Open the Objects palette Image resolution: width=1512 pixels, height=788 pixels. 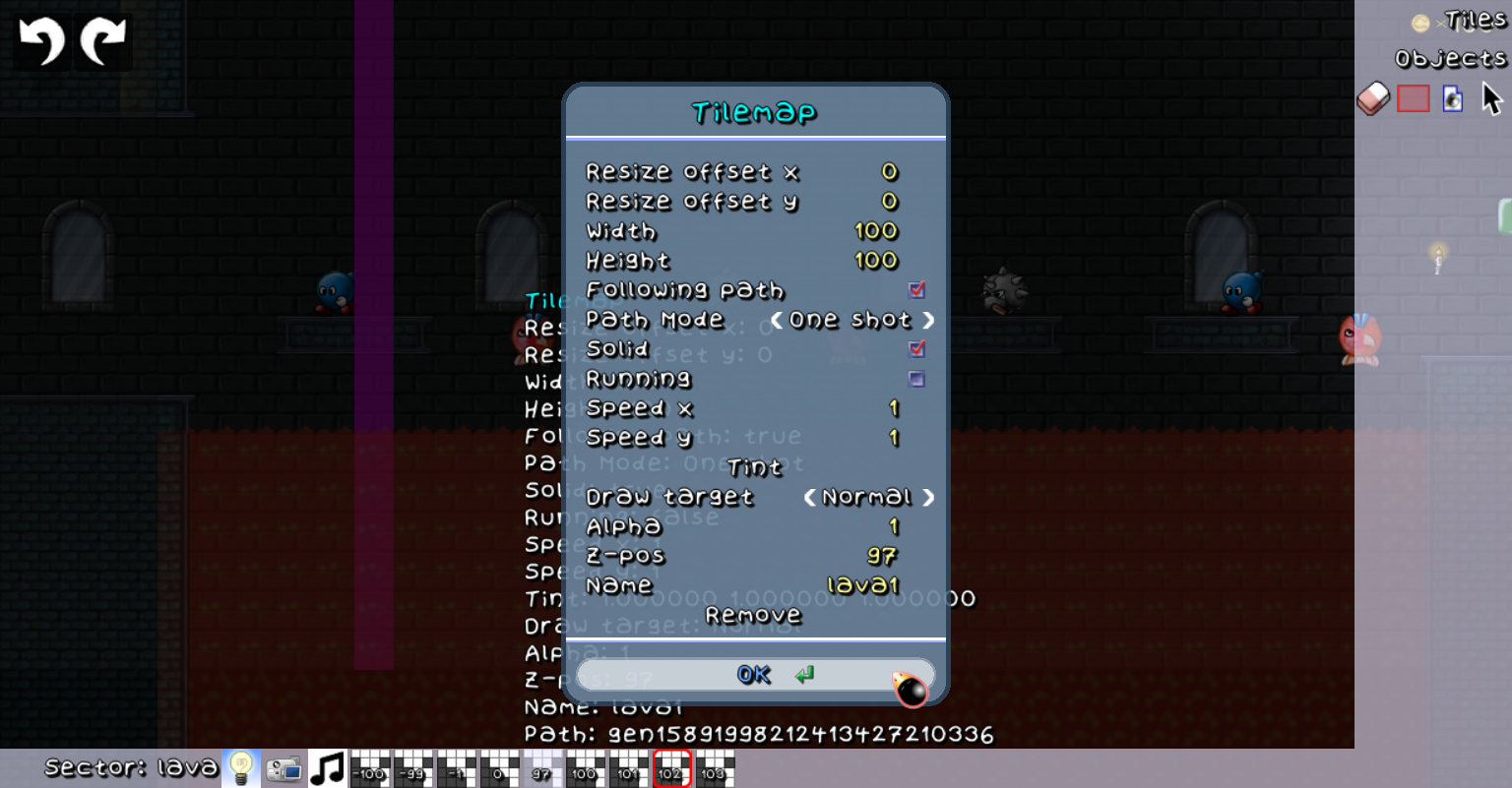click(x=1450, y=59)
